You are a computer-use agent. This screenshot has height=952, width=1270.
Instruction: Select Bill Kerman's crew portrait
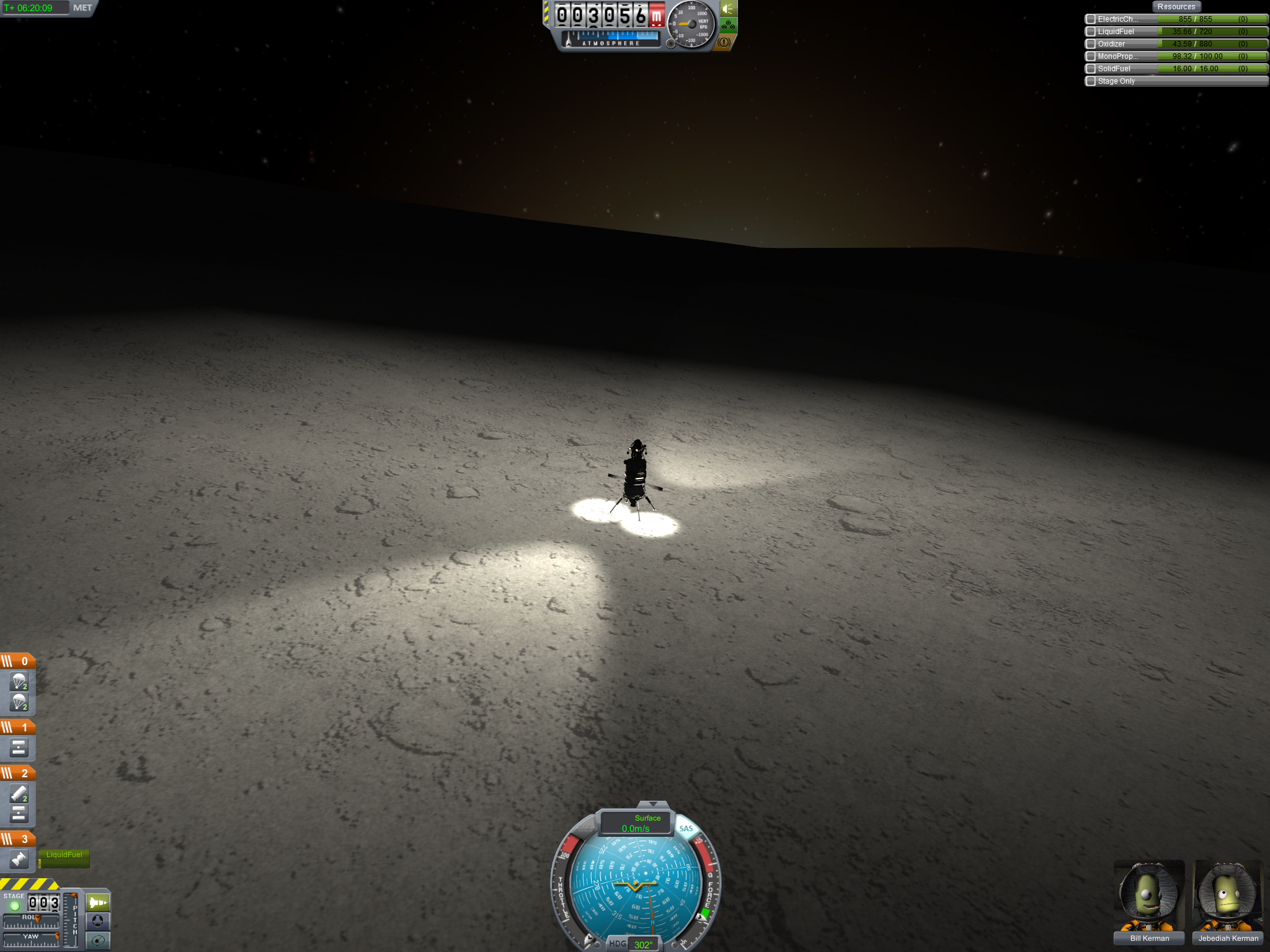tap(1149, 896)
